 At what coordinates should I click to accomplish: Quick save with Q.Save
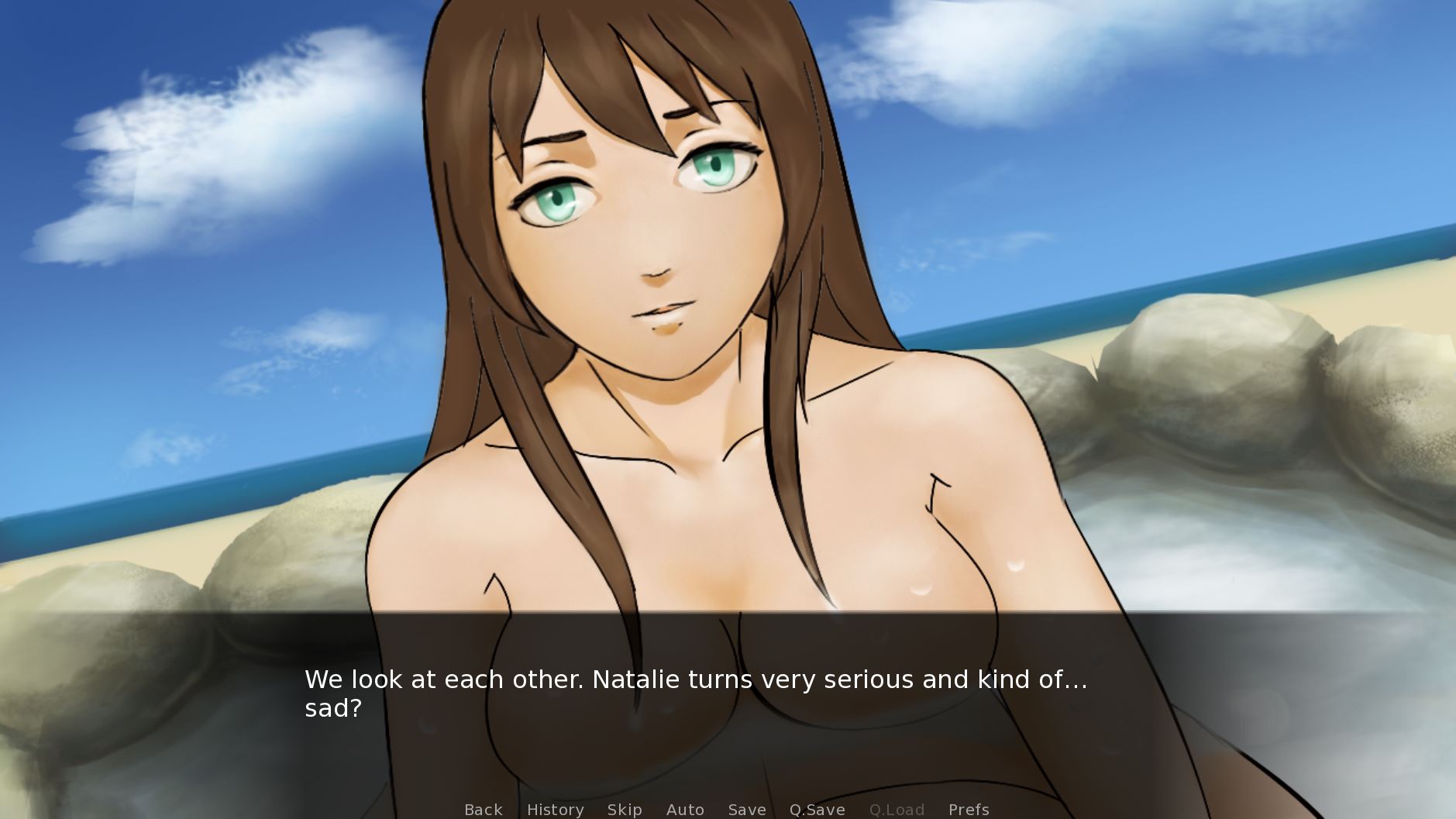point(817,810)
